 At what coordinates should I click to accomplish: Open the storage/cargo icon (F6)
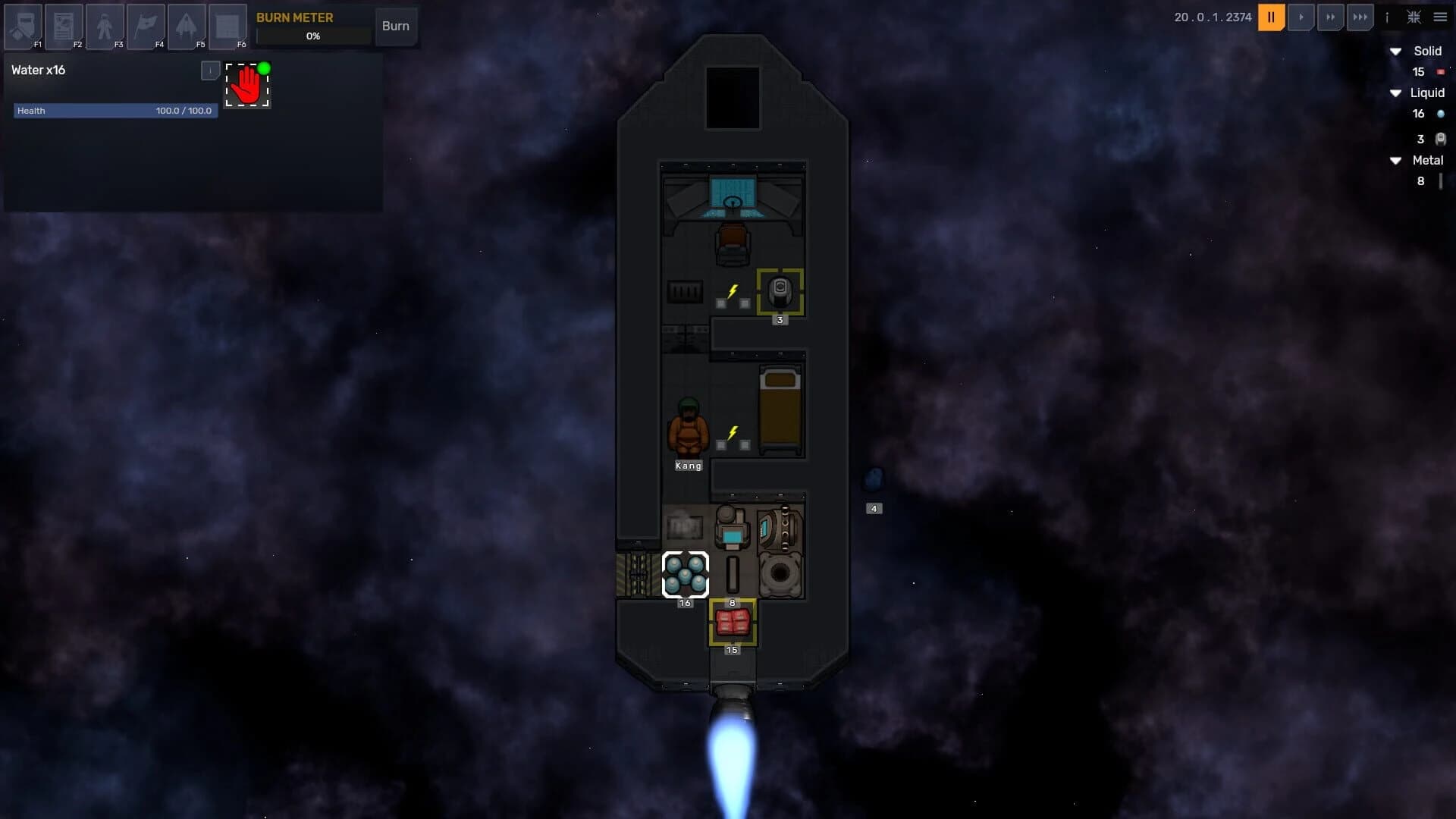click(x=227, y=25)
